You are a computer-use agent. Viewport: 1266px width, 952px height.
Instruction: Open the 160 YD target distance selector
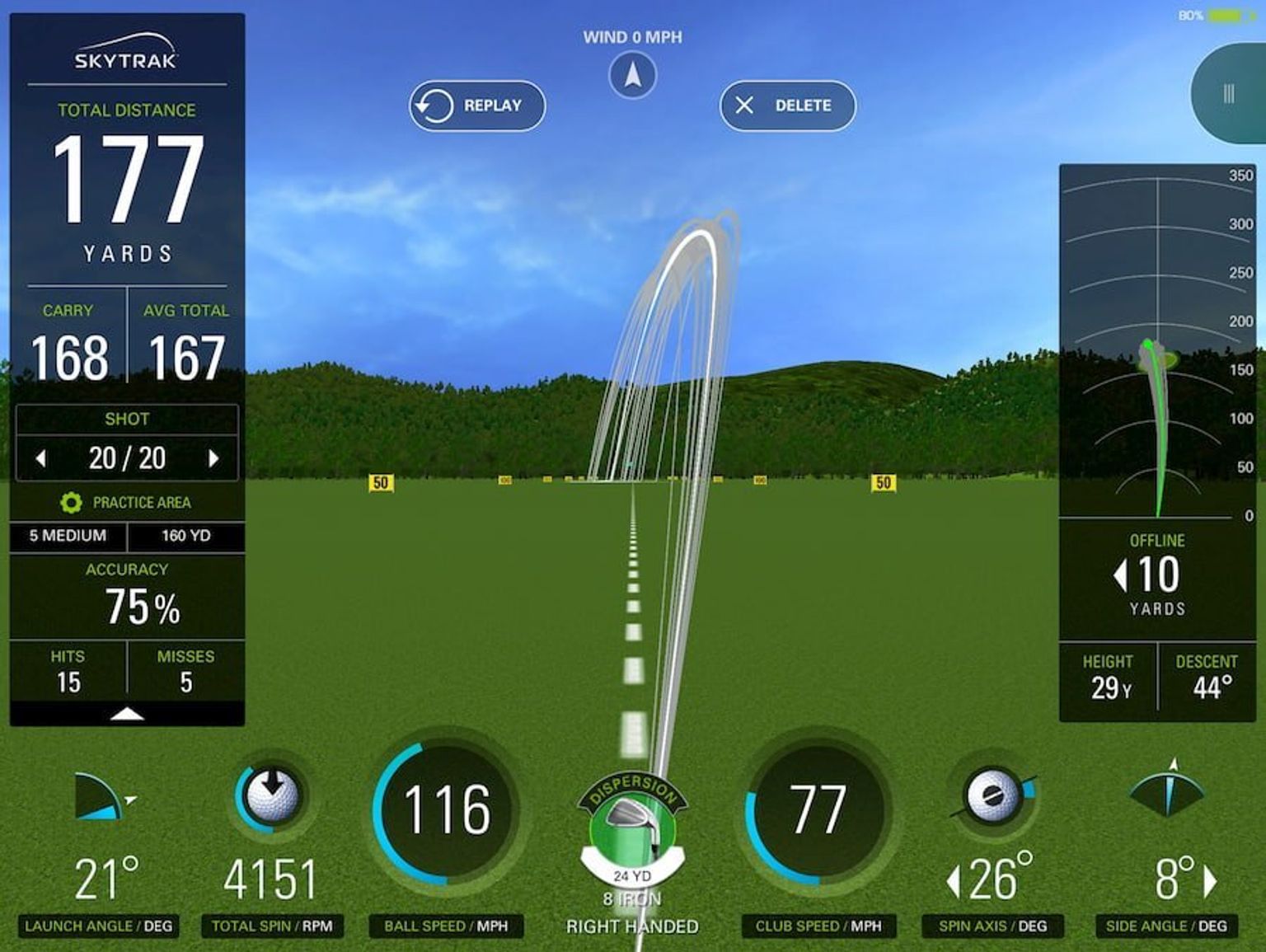[187, 536]
